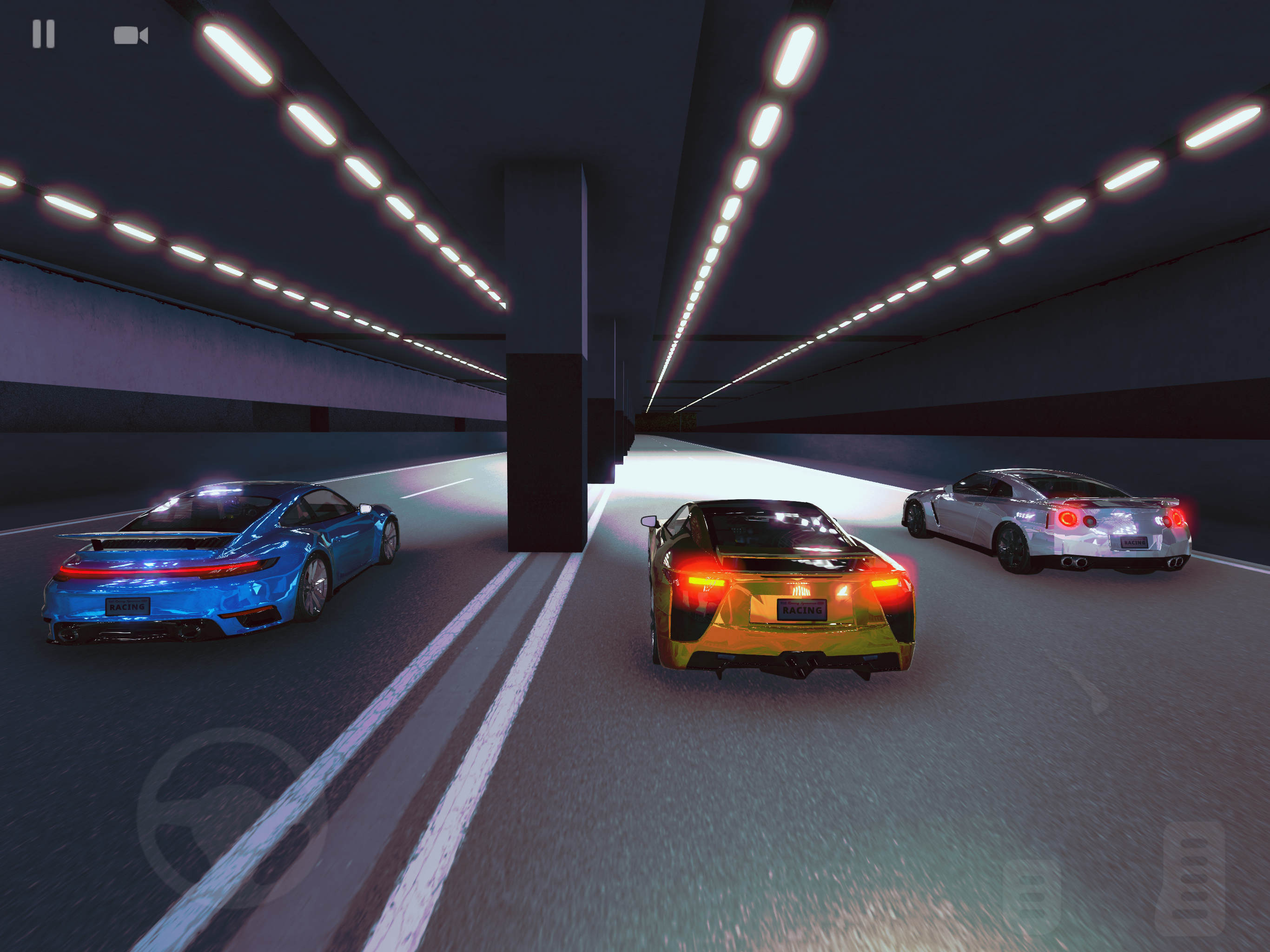Pause the race
The image size is (1270, 952).
(x=44, y=34)
